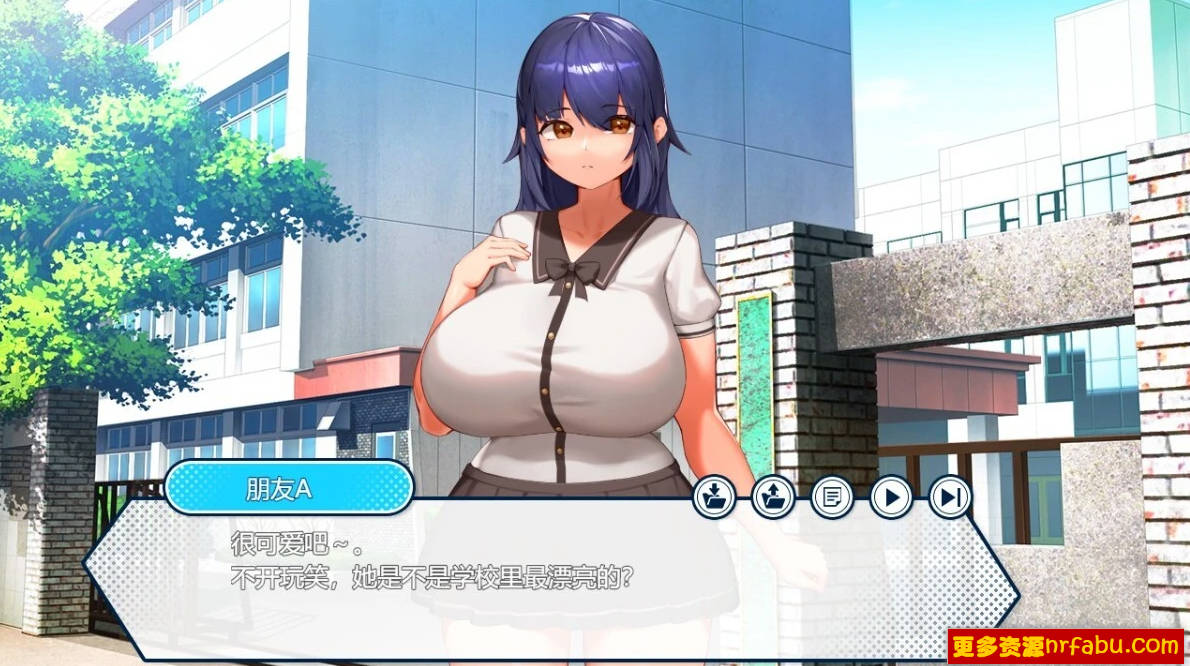This screenshot has height=666, width=1190.
Task: Show the dialogue log with the notes icon
Action: click(x=832, y=496)
